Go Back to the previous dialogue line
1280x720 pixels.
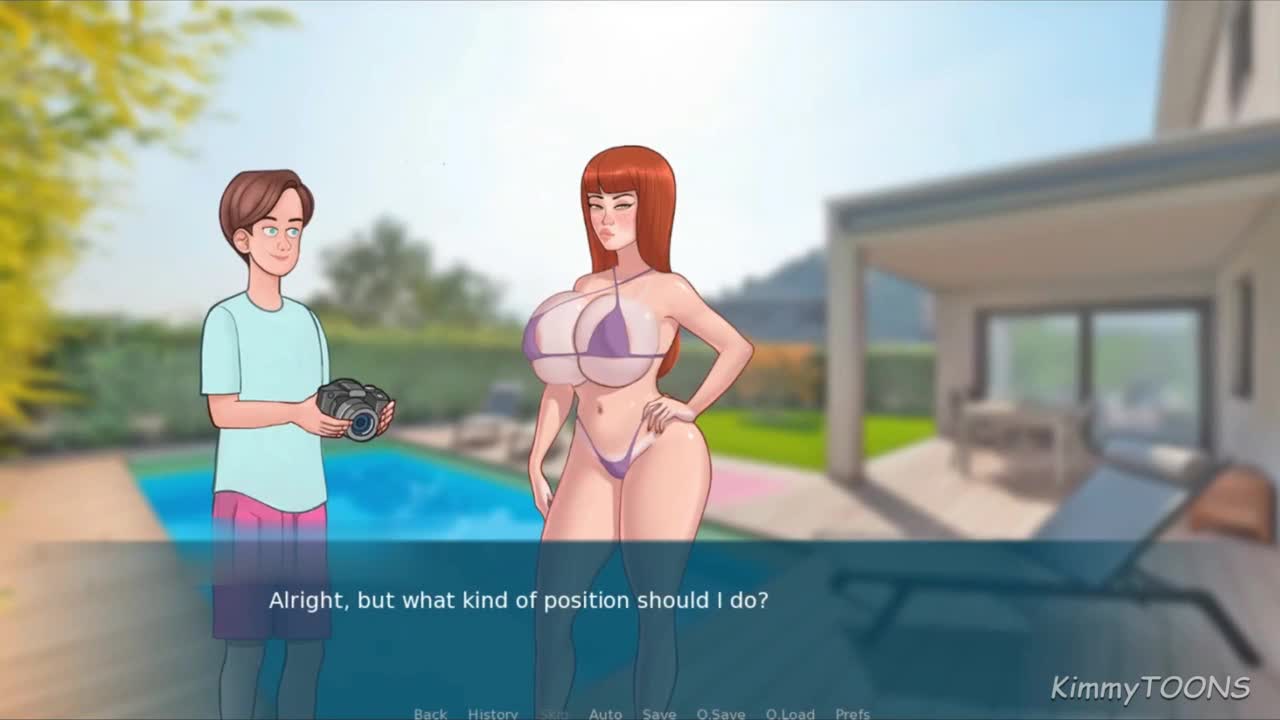point(430,713)
